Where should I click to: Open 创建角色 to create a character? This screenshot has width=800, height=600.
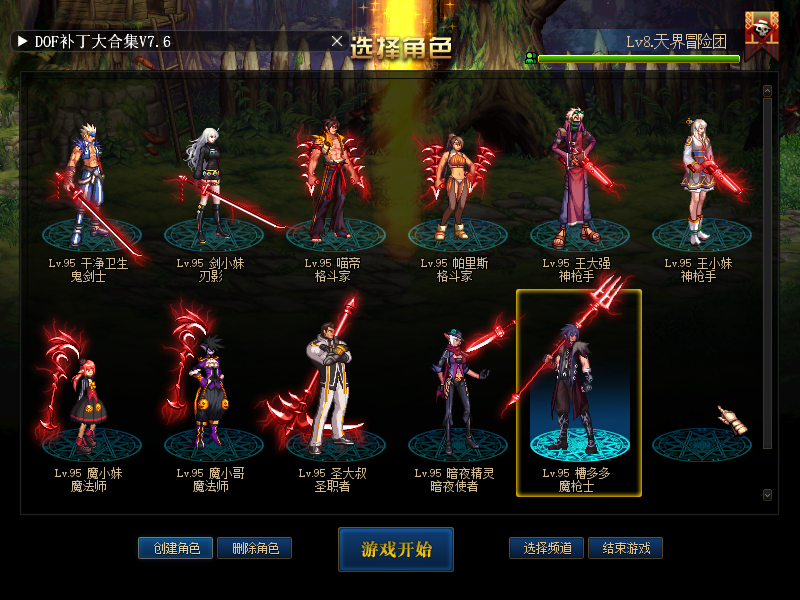(x=175, y=548)
